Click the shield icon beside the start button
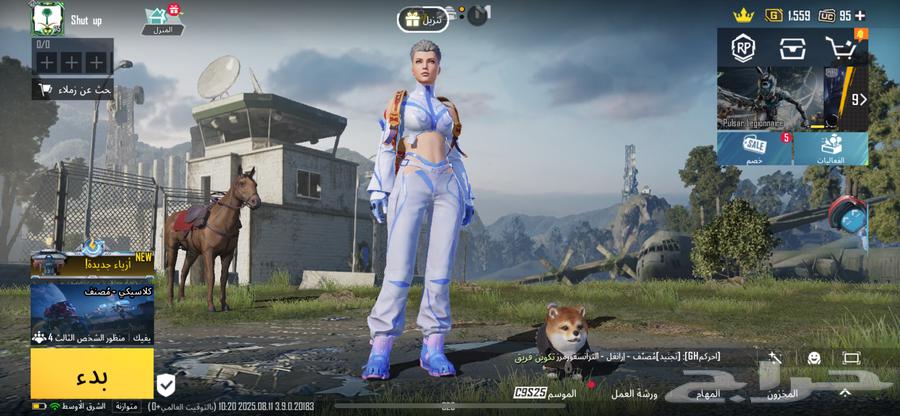Screen dimensions: 900x416 click(x=166, y=384)
